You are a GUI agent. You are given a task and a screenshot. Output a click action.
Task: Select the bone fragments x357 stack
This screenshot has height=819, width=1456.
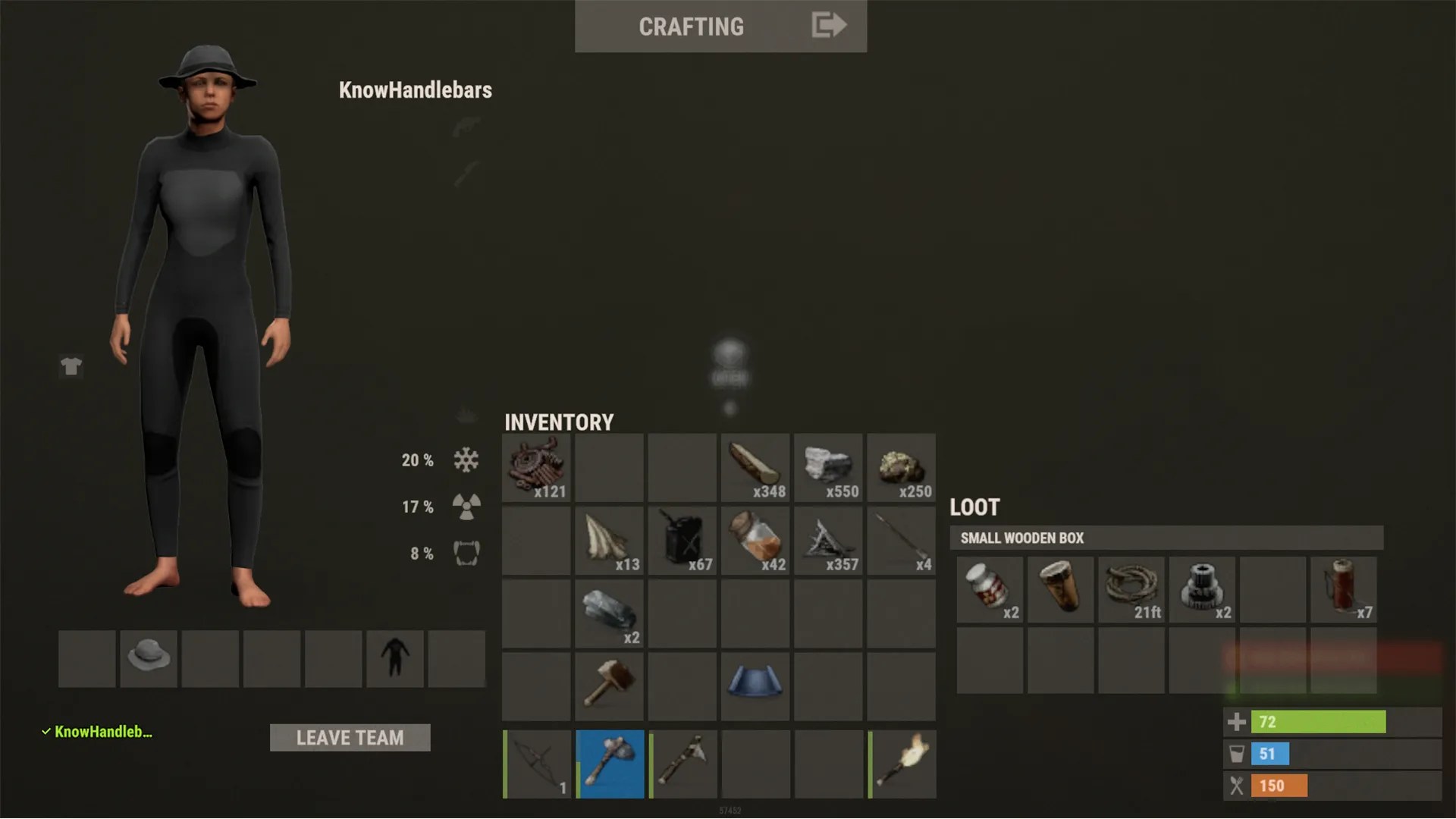click(x=827, y=540)
